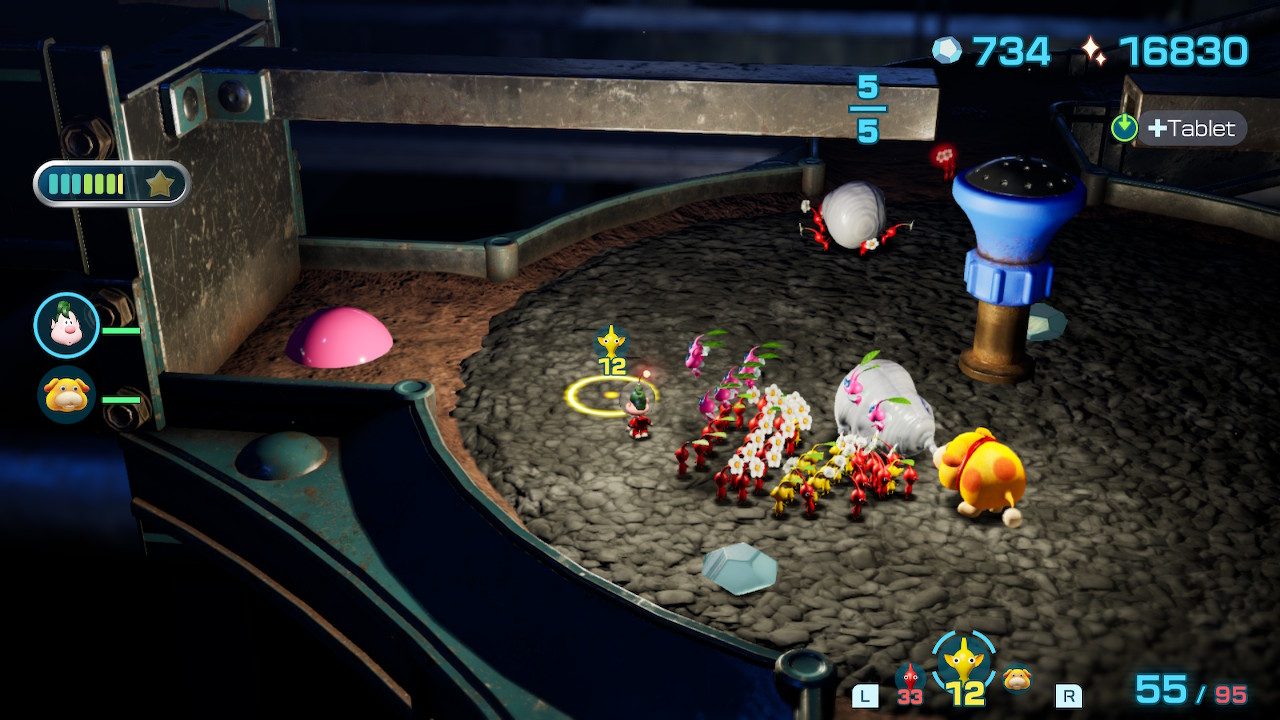The height and width of the screenshot is (720, 1280).
Task: Select the green-haired player character portrait
Action: click(67, 325)
